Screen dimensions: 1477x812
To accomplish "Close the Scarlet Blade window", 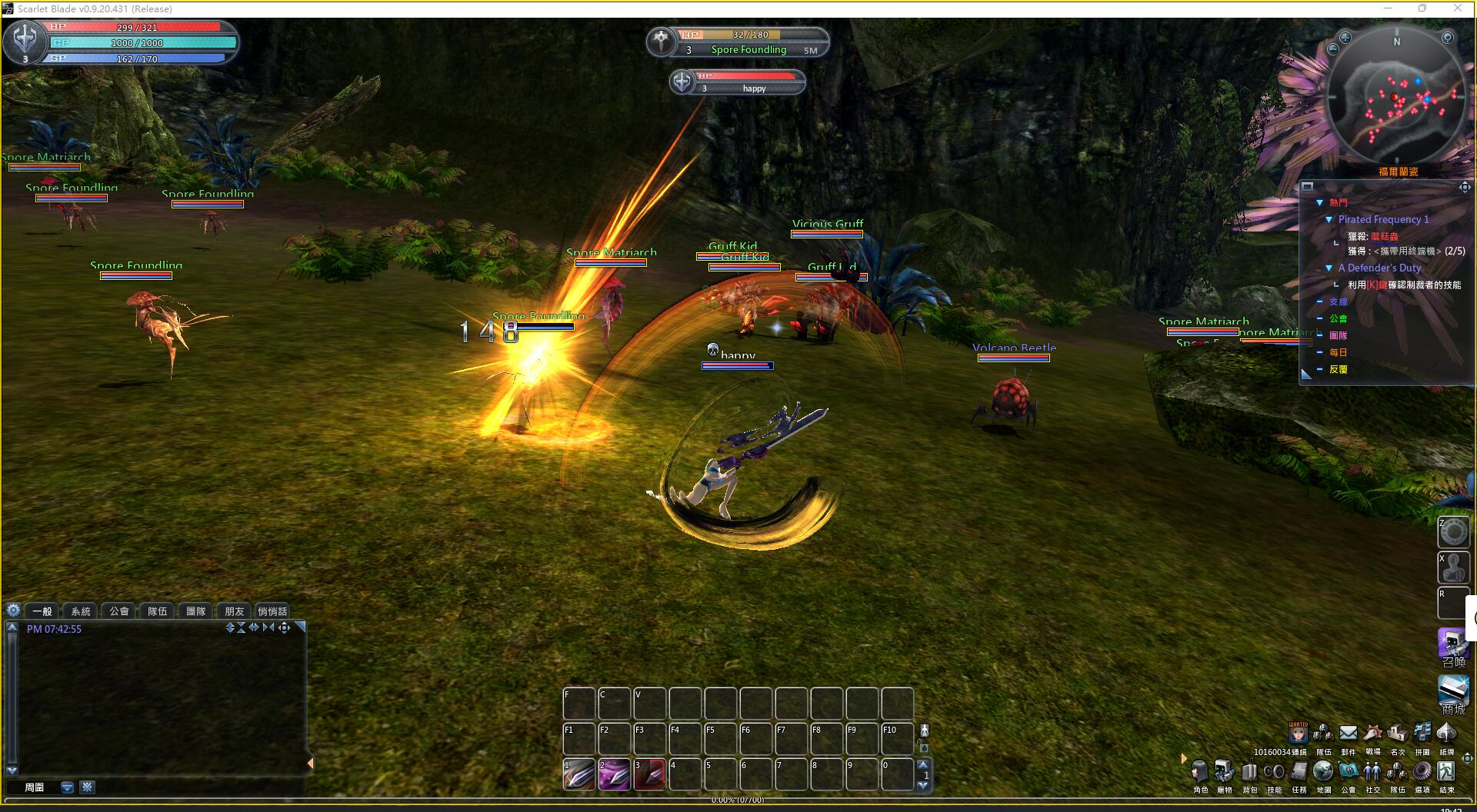I will (1457, 8).
